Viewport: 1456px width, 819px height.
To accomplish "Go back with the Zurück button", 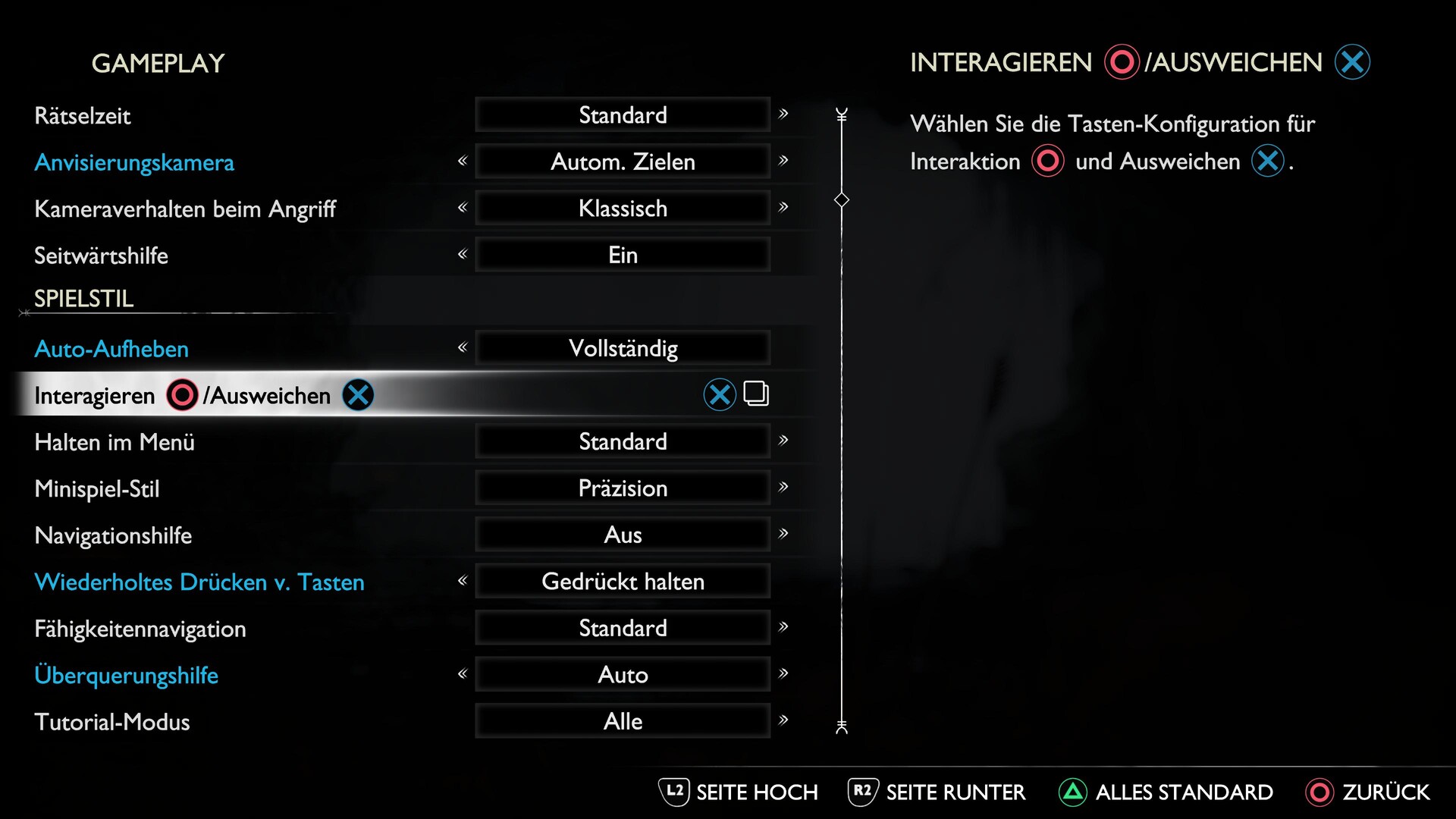I will click(1367, 792).
